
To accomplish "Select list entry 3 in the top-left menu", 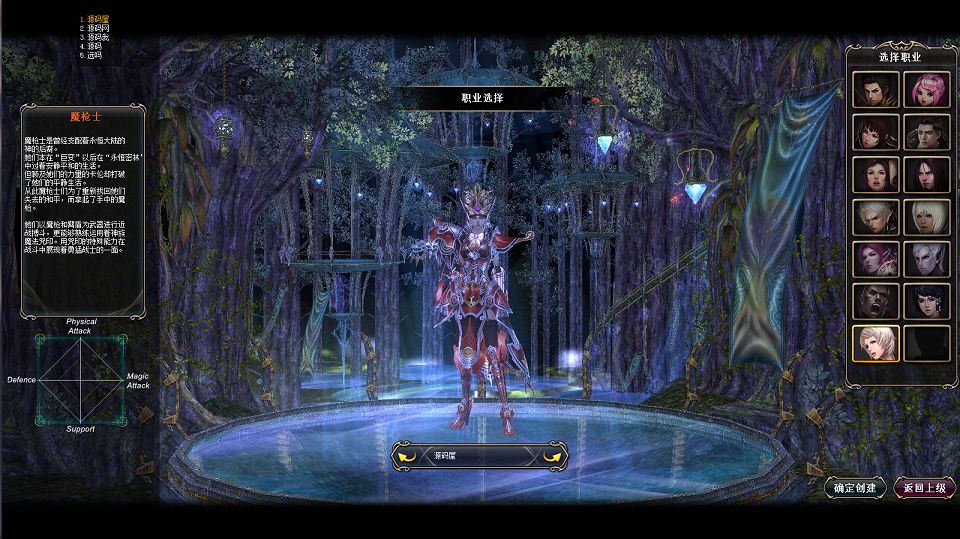I will click(97, 37).
